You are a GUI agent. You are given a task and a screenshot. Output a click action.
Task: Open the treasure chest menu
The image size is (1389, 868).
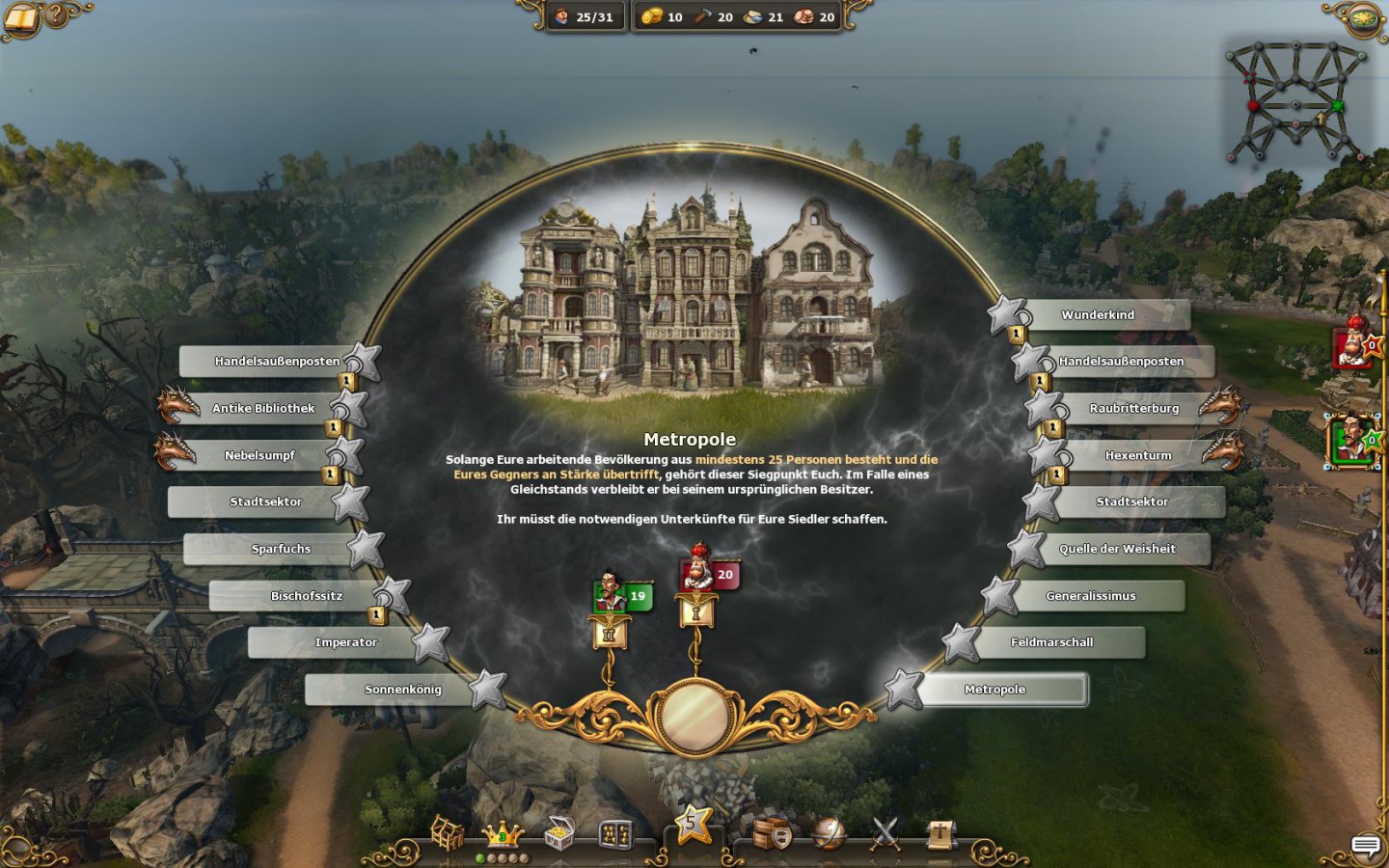click(x=558, y=833)
